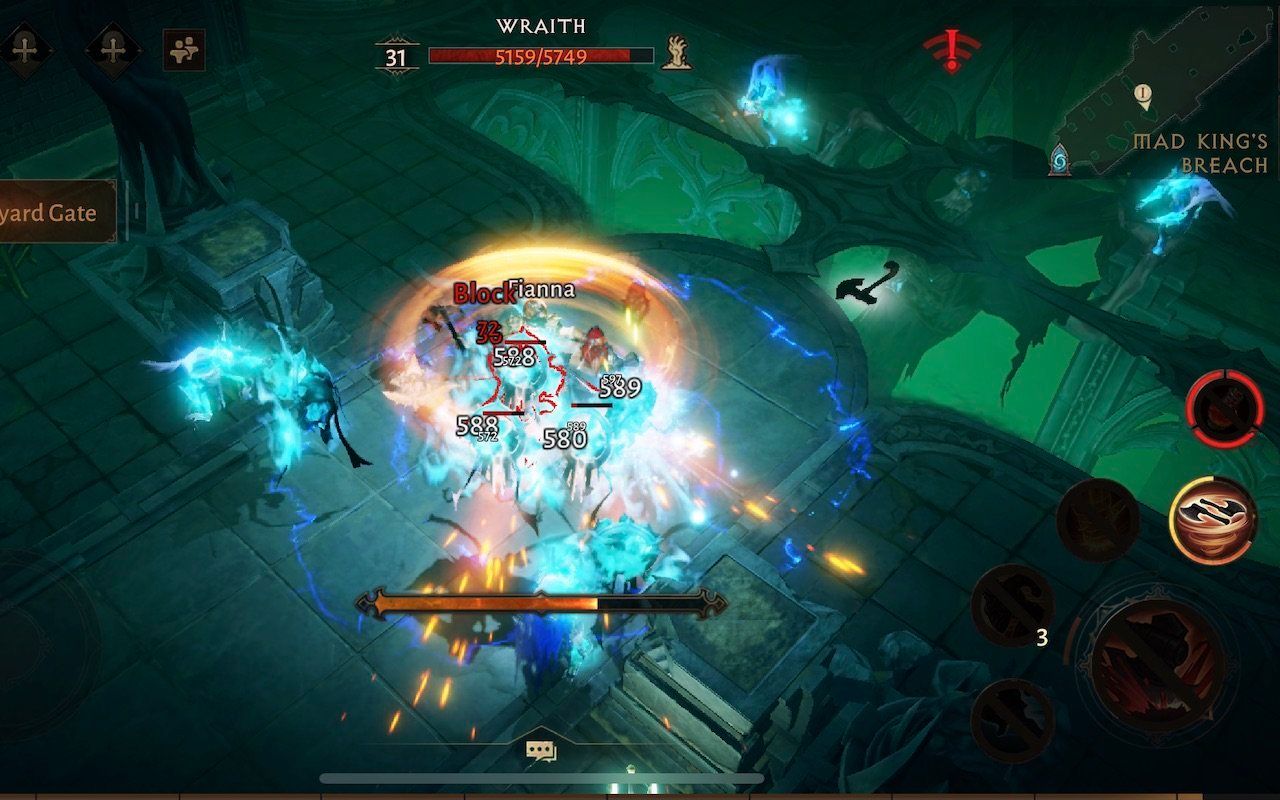
Task: Click the portal marker on the minimap
Action: pyautogui.click(x=1060, y=159)
